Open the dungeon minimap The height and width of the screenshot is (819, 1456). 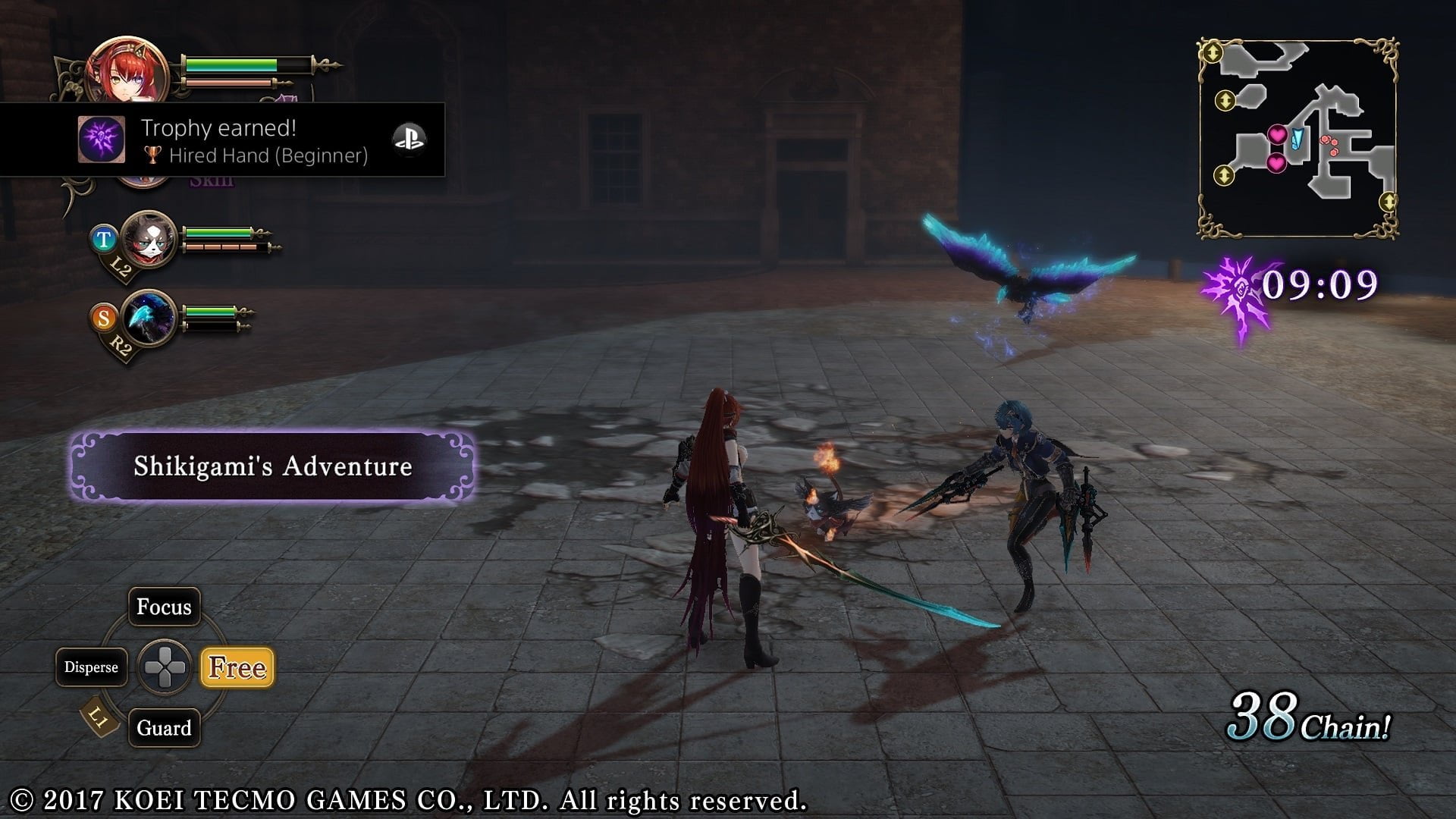pos(1298,138)
